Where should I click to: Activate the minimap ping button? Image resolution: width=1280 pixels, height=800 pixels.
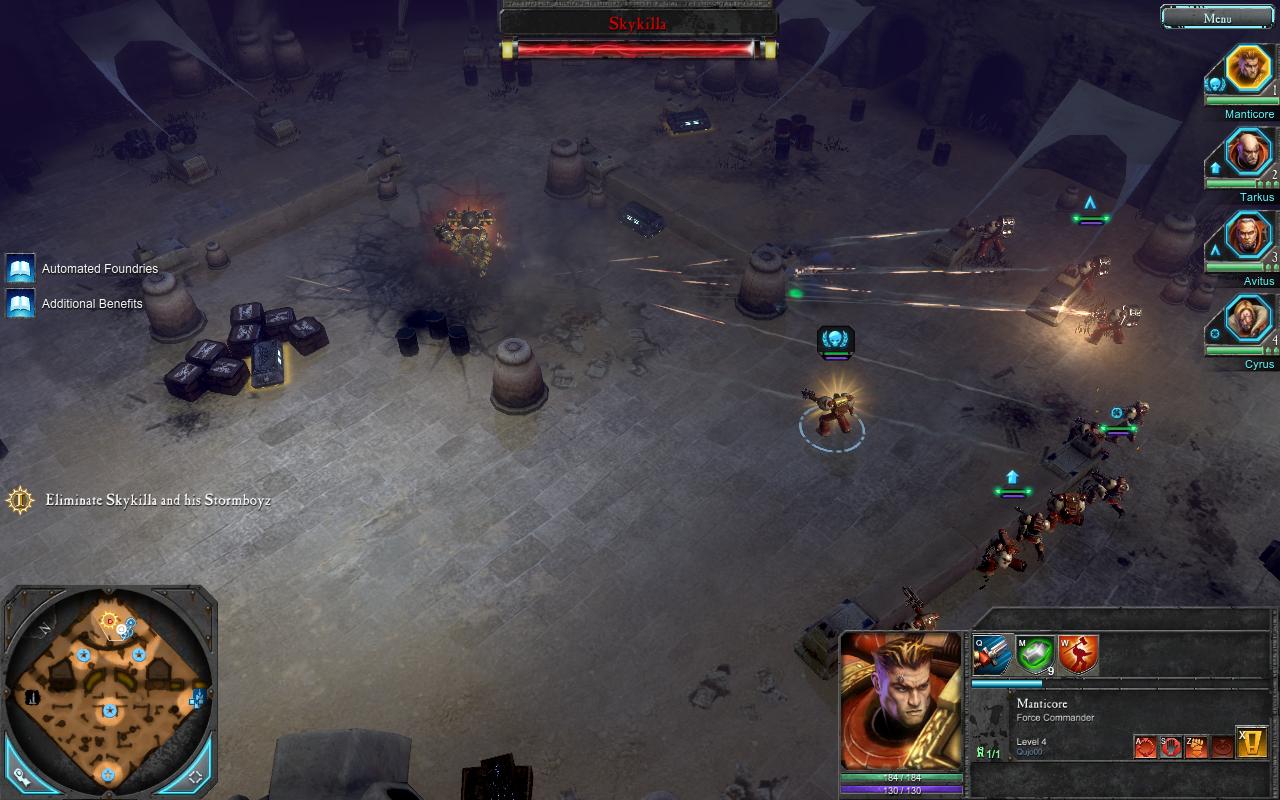pyautogui.click(x=20, y=775)
